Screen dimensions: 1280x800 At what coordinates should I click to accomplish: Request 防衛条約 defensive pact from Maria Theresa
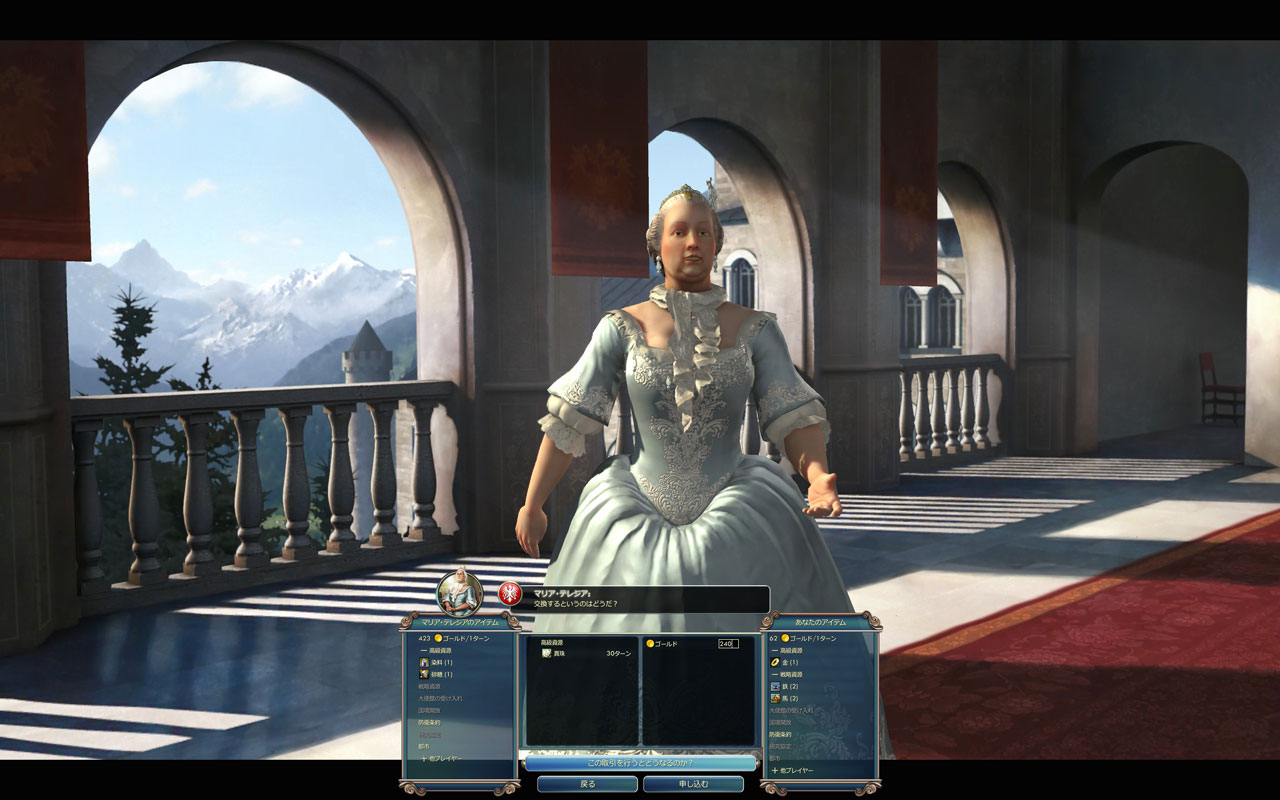point(429,722)
